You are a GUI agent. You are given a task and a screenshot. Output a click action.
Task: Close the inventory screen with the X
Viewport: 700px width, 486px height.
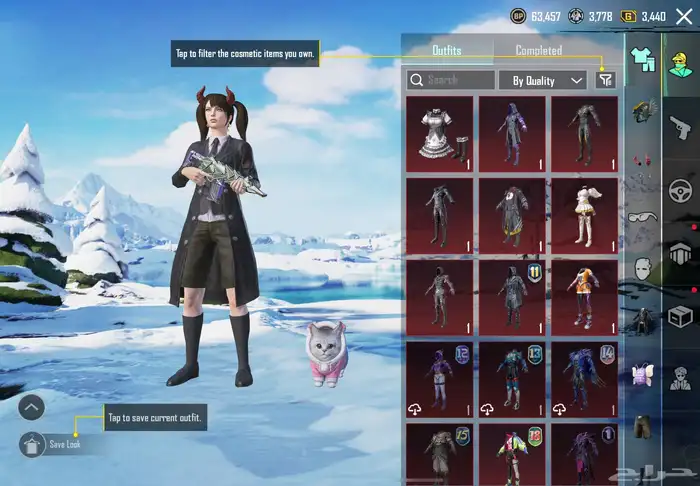click(x=684, y=16)
